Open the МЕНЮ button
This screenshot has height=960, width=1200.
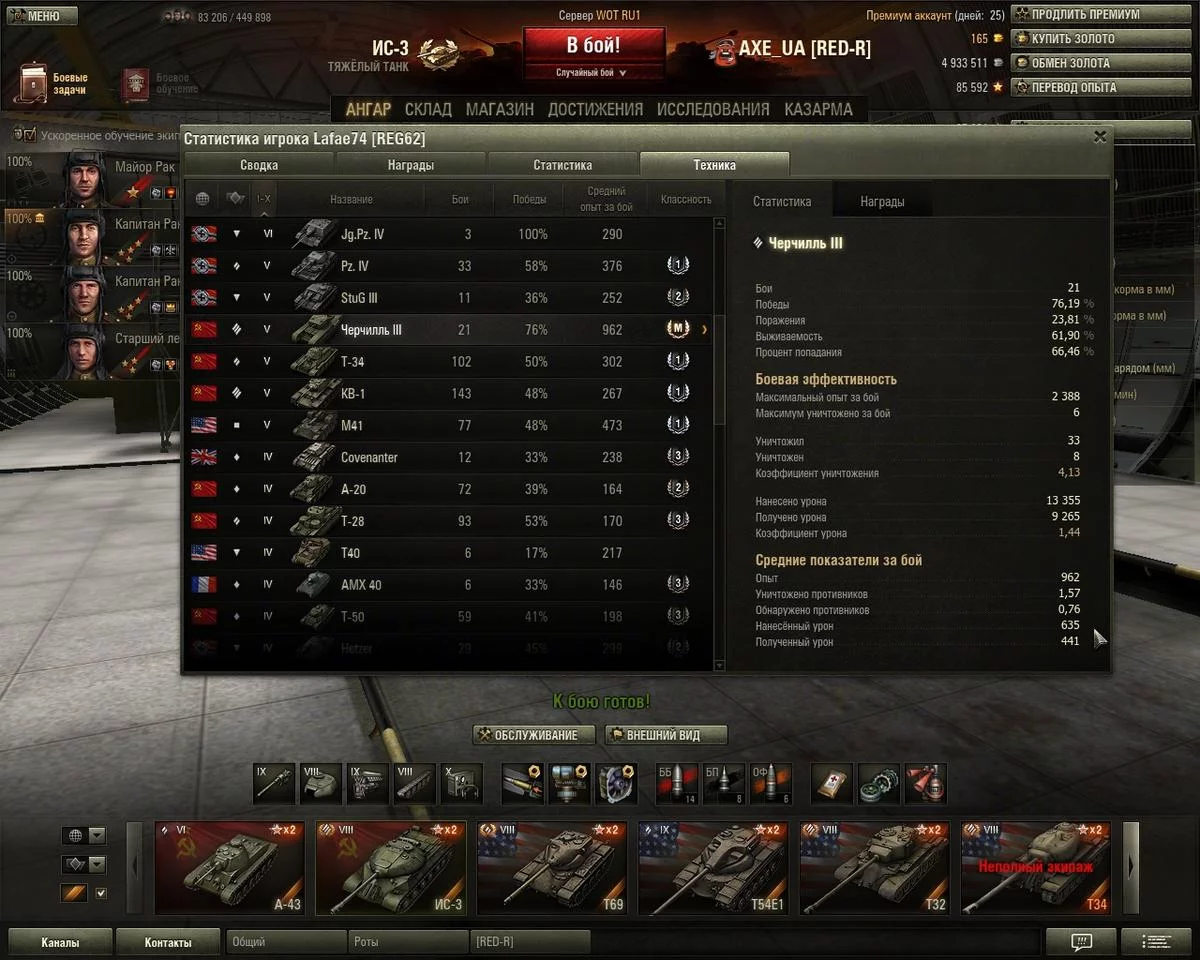pyautogui.click(x=40, y=15)
